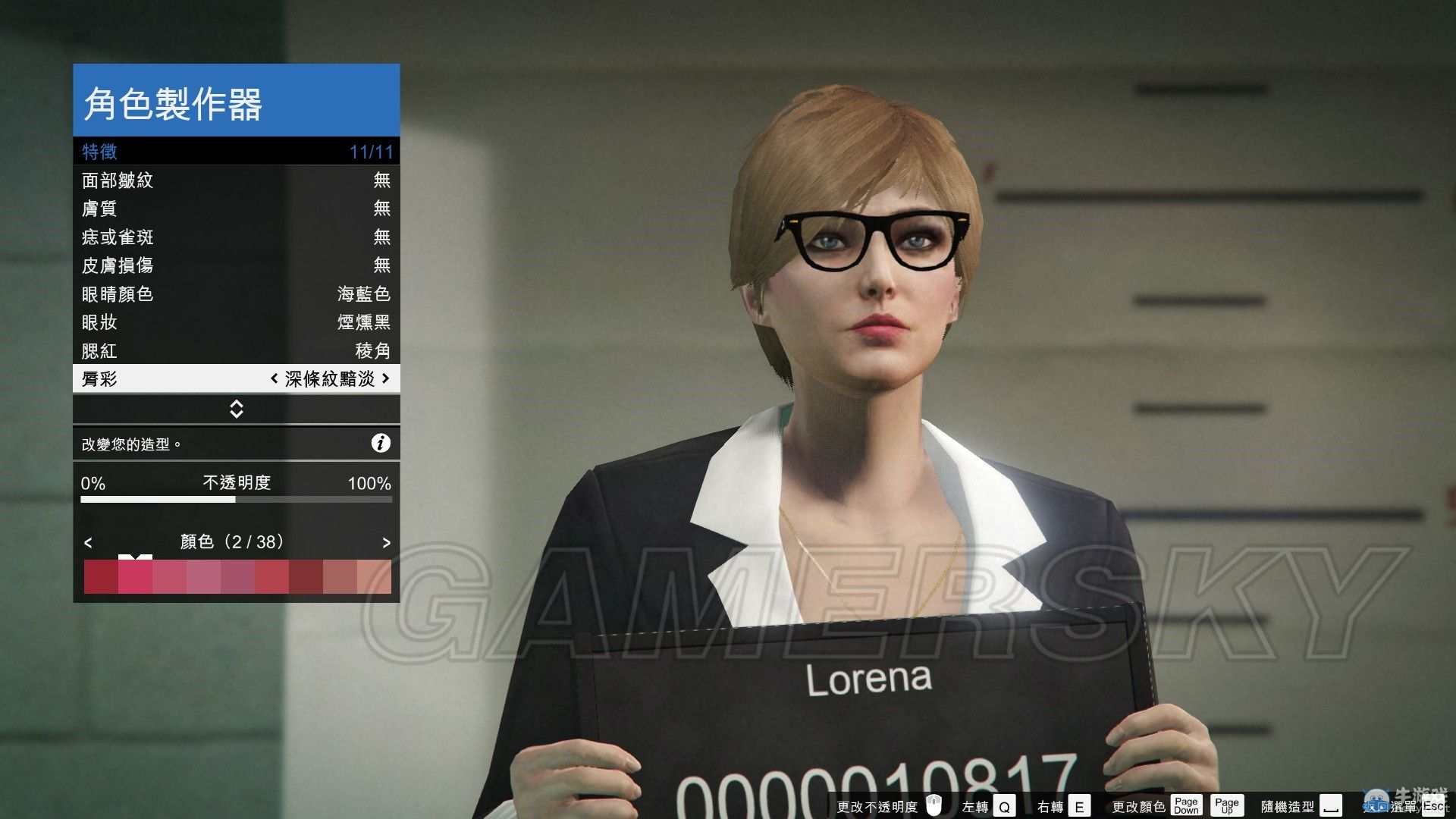Image resolution: width=1456 pixels, height=819 pixels.
Task: Select the 面部皺紋 wrinkles row
Action: pyautogui.click(x=236, y=180)
